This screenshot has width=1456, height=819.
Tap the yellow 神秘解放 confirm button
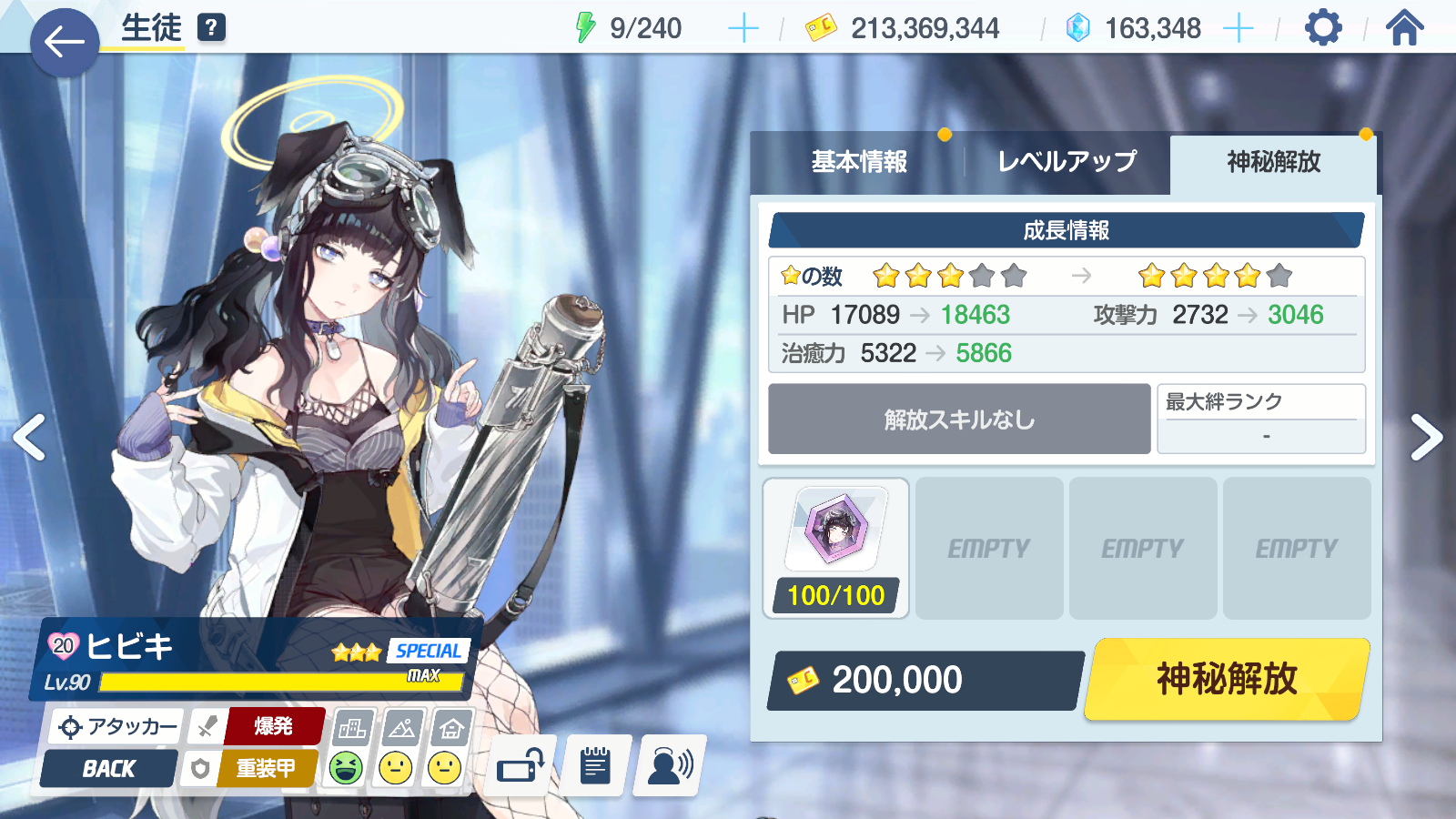point(1227,679)
